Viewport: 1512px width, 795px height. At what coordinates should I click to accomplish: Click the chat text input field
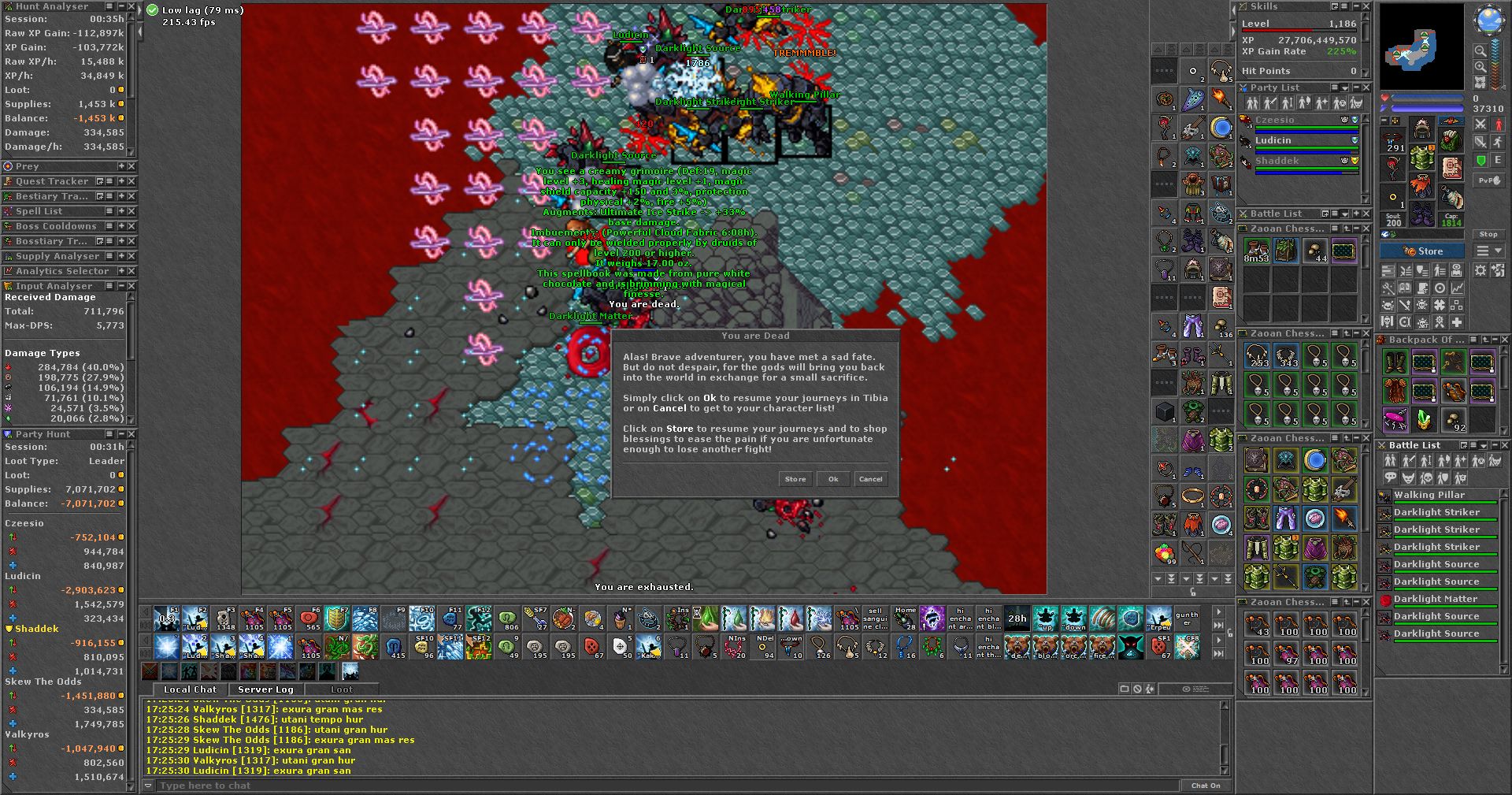[x=661, y=786]
